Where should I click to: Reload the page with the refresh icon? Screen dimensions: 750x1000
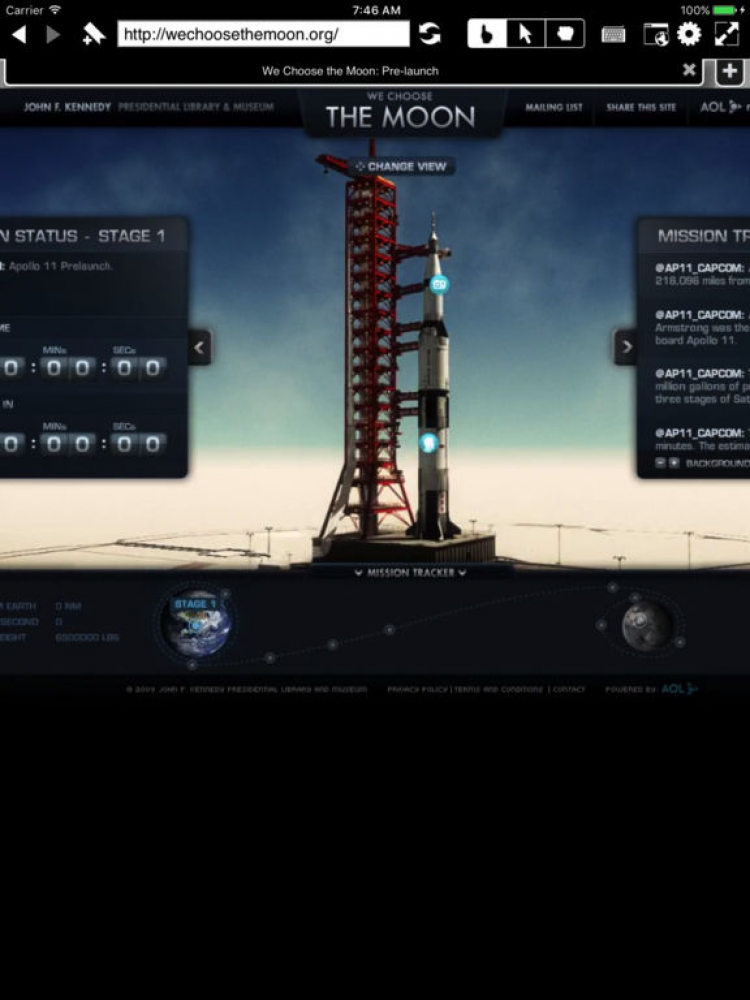point(430,34)
